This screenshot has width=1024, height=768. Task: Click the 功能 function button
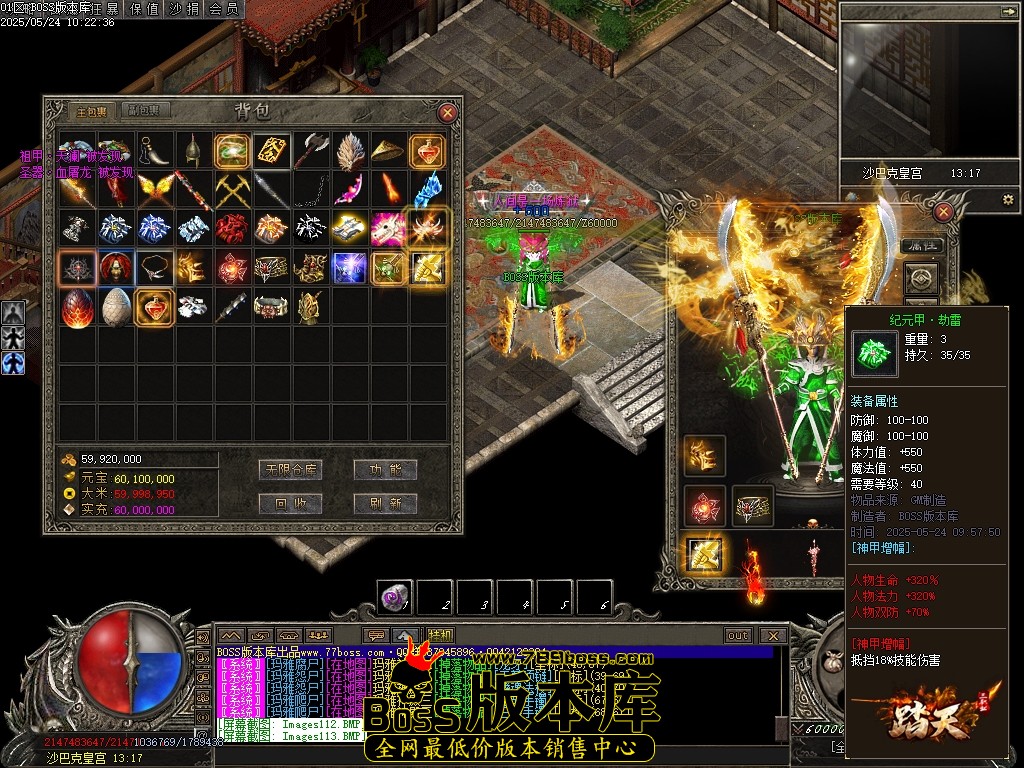point(385,470)
